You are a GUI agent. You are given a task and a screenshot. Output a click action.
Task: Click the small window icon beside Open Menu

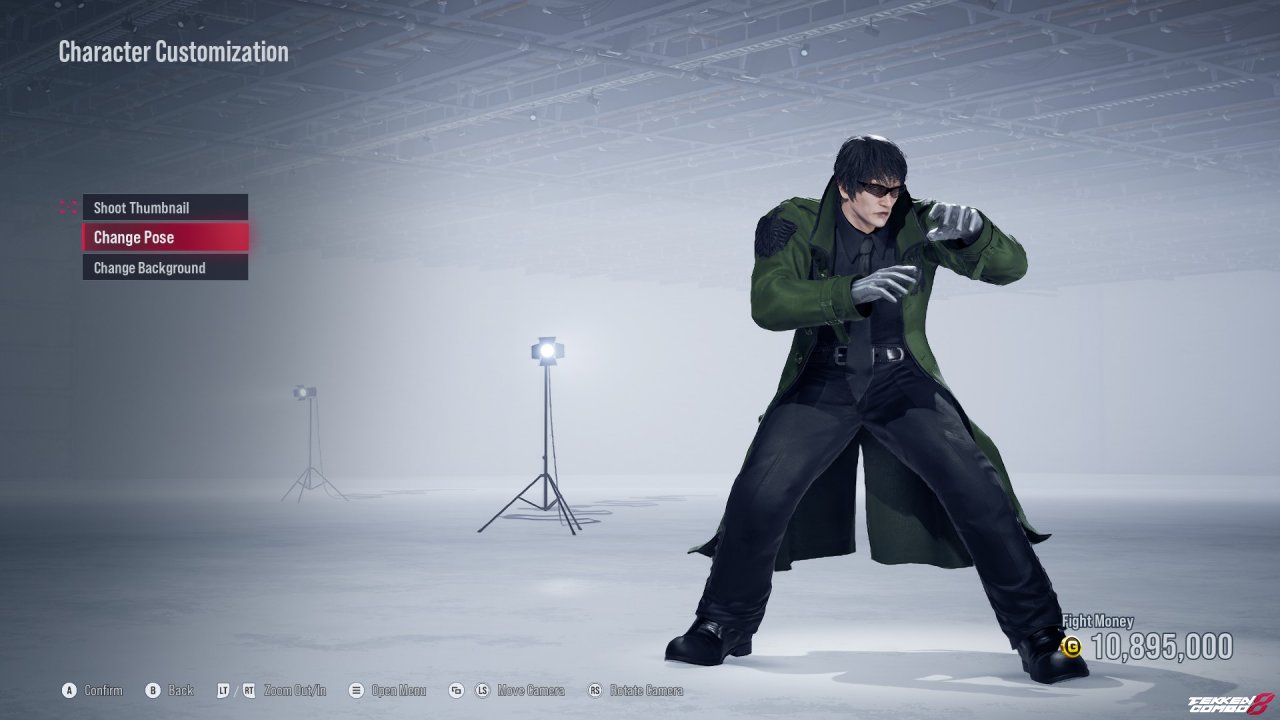tap(456, 690)
